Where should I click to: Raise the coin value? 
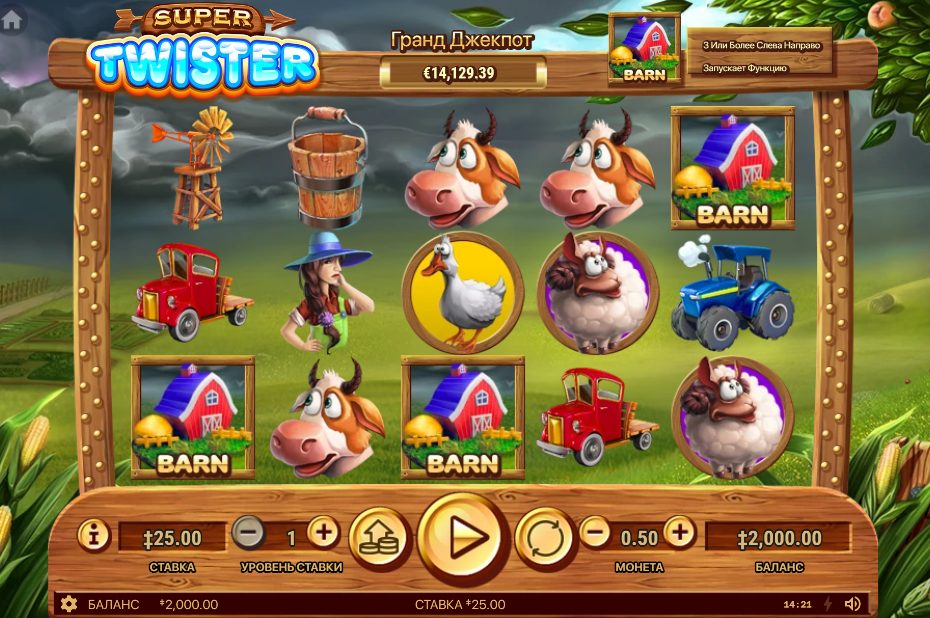coord(679,533)
